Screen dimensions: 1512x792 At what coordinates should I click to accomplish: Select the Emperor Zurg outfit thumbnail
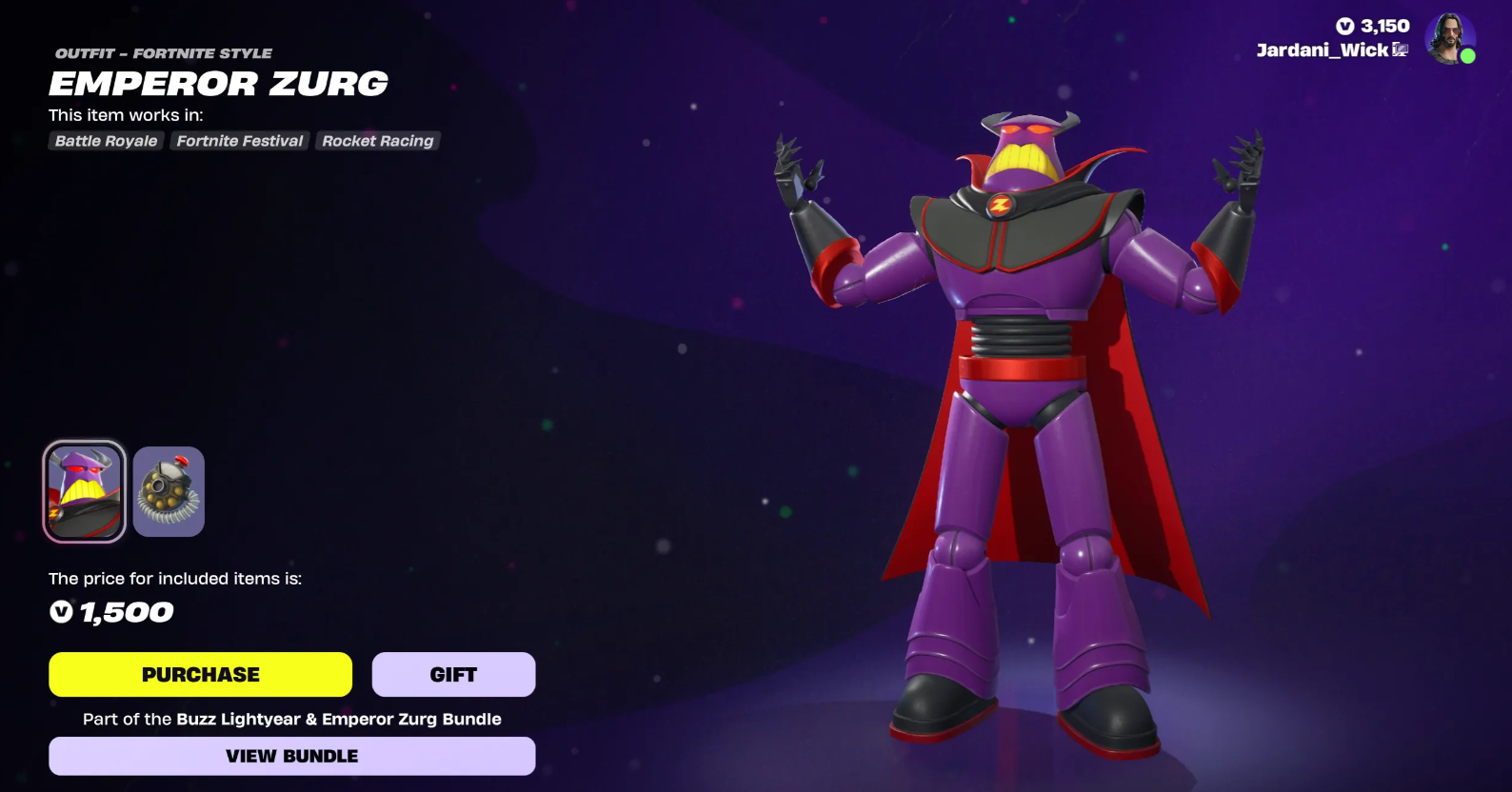point(84,491)
